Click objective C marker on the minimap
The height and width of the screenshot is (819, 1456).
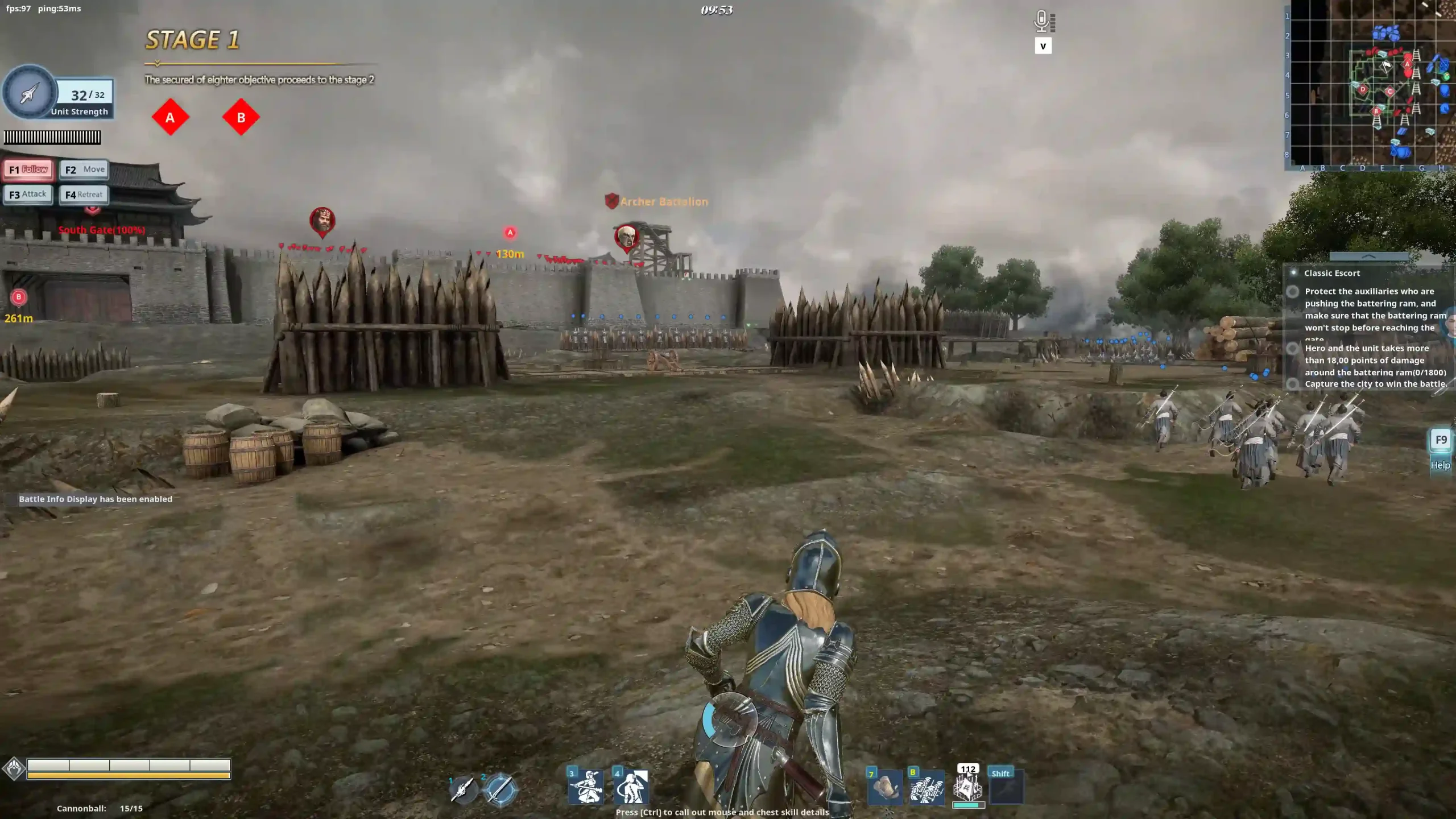(x=1390, y=91)
